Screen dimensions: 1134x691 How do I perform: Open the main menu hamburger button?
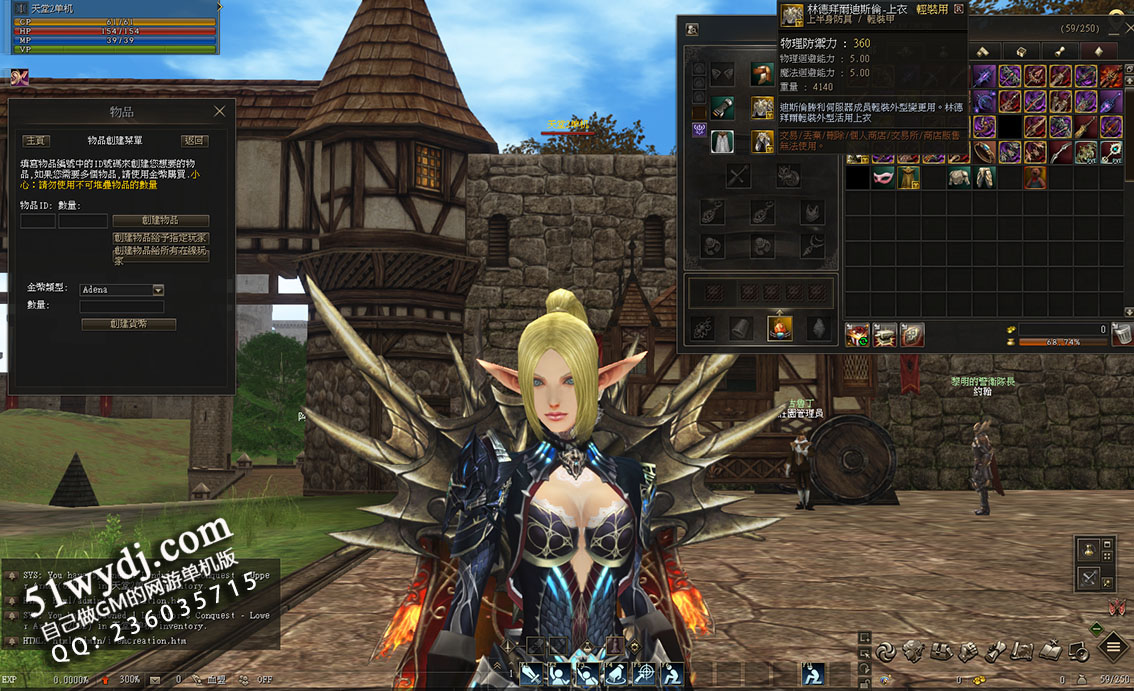[x=1113, y=648]
